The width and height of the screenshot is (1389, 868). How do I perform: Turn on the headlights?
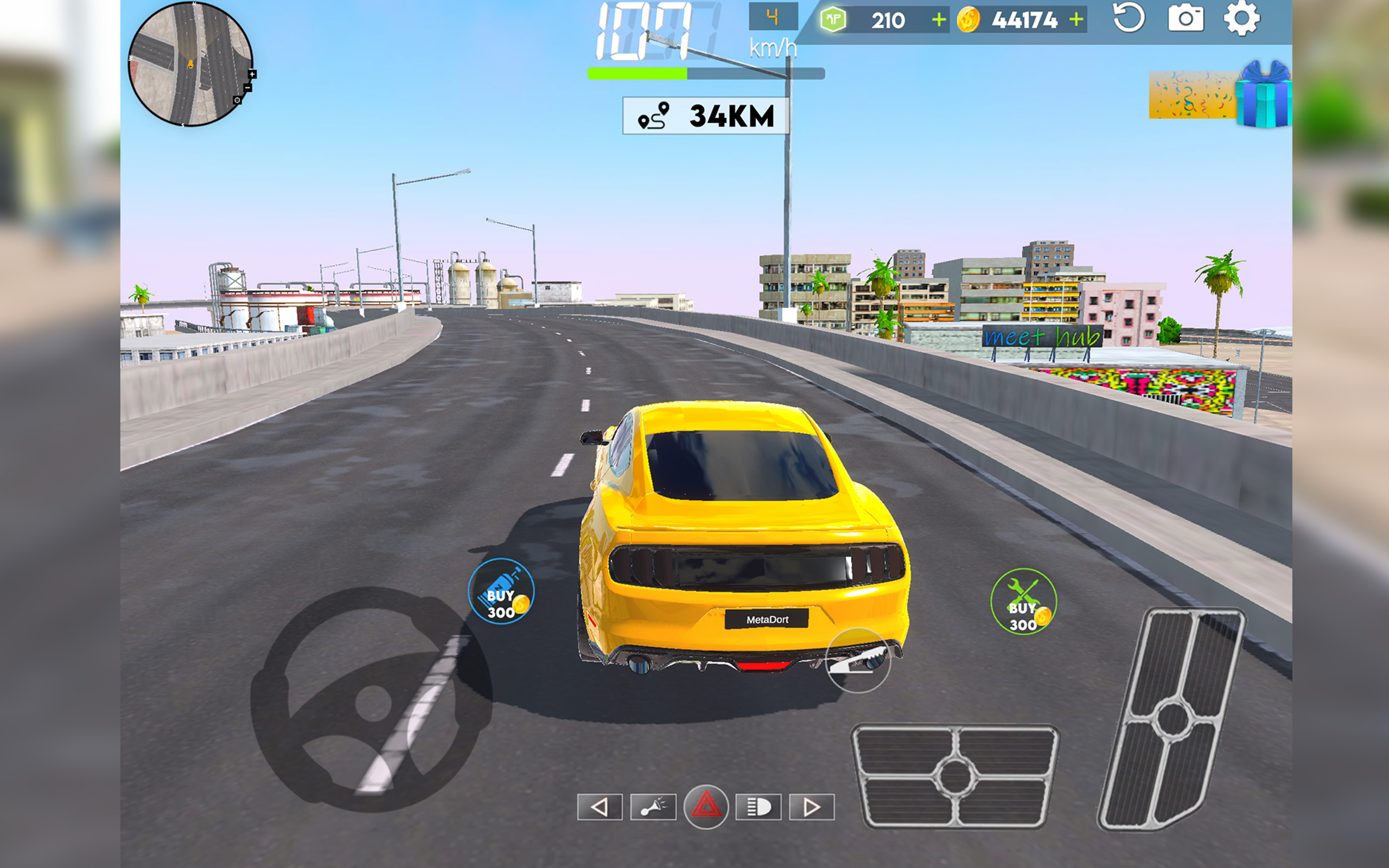point(757,806)
